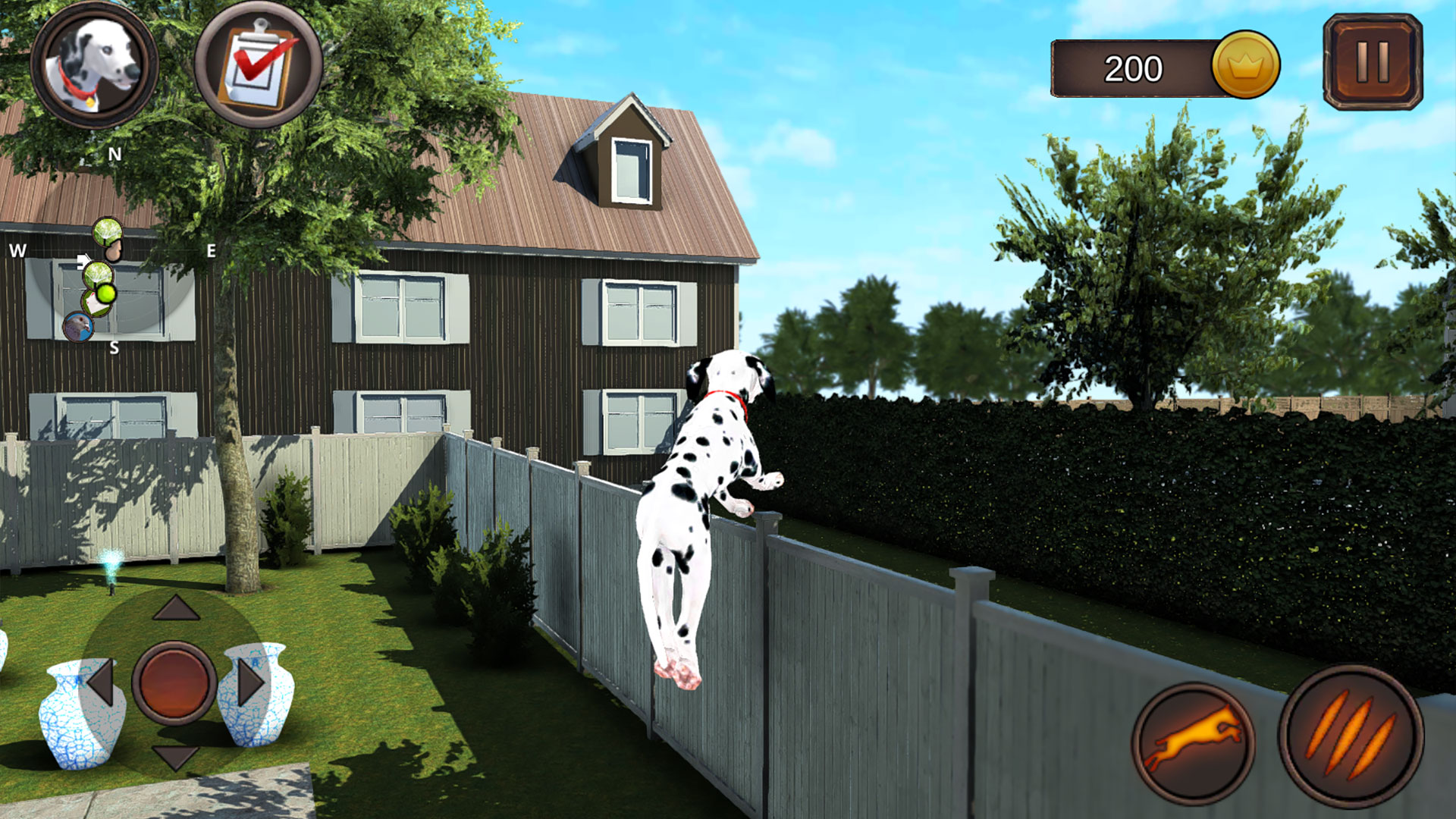Select the pigeon marker on the minimap
The image size is (1456, 819).
(77, 326)
